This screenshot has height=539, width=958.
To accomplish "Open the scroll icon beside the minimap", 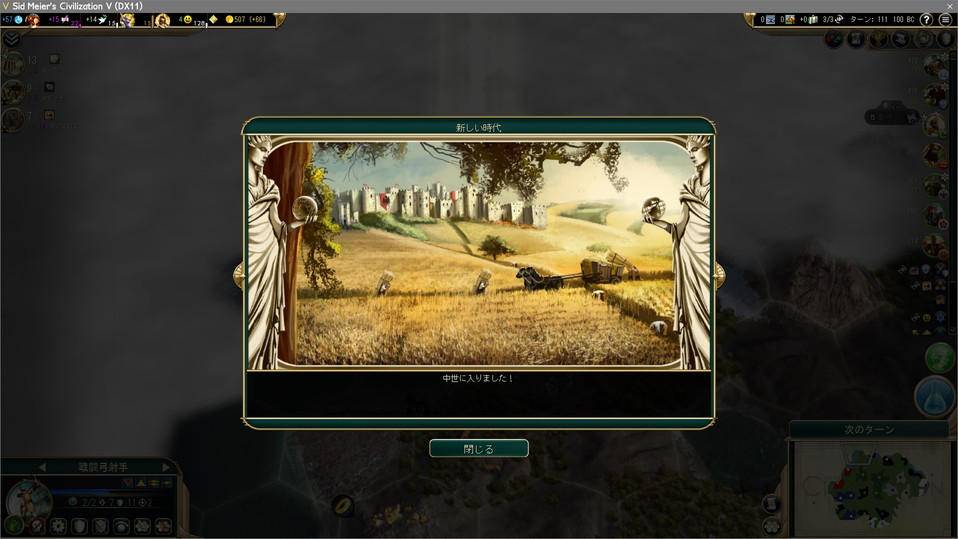I will (x=772, y=504).
